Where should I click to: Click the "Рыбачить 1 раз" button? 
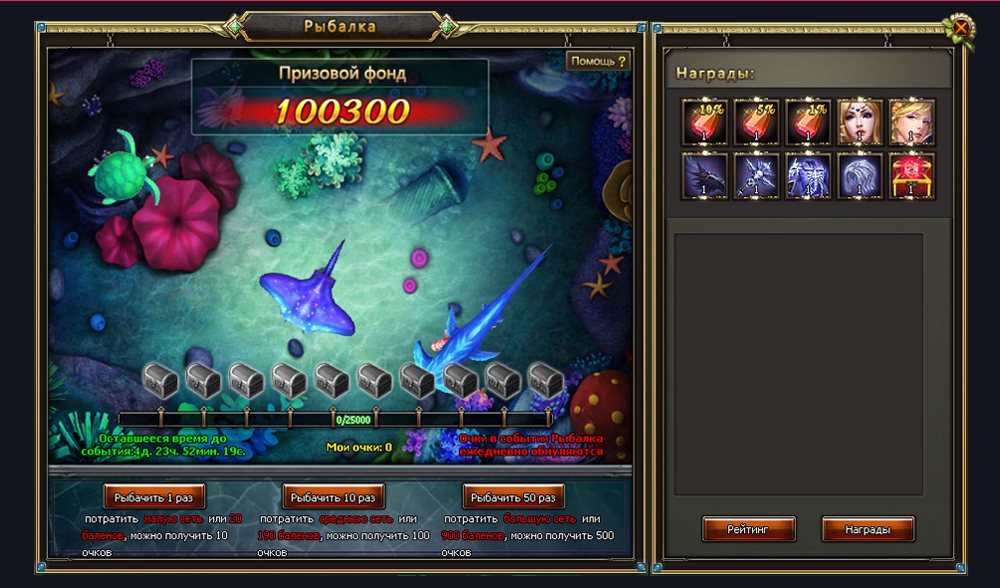click(x=154, y=496)
